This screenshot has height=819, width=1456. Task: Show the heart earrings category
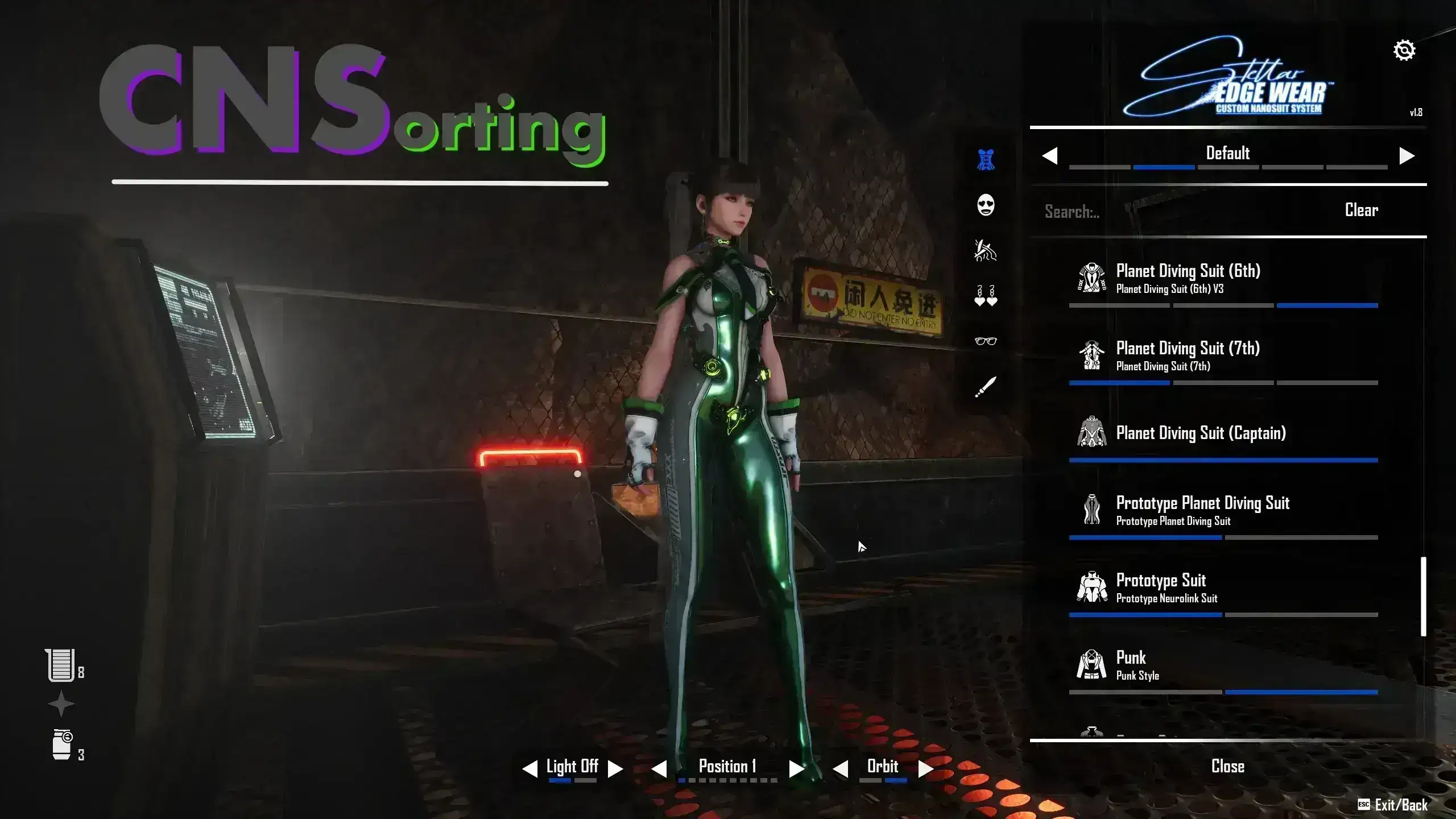986,296
